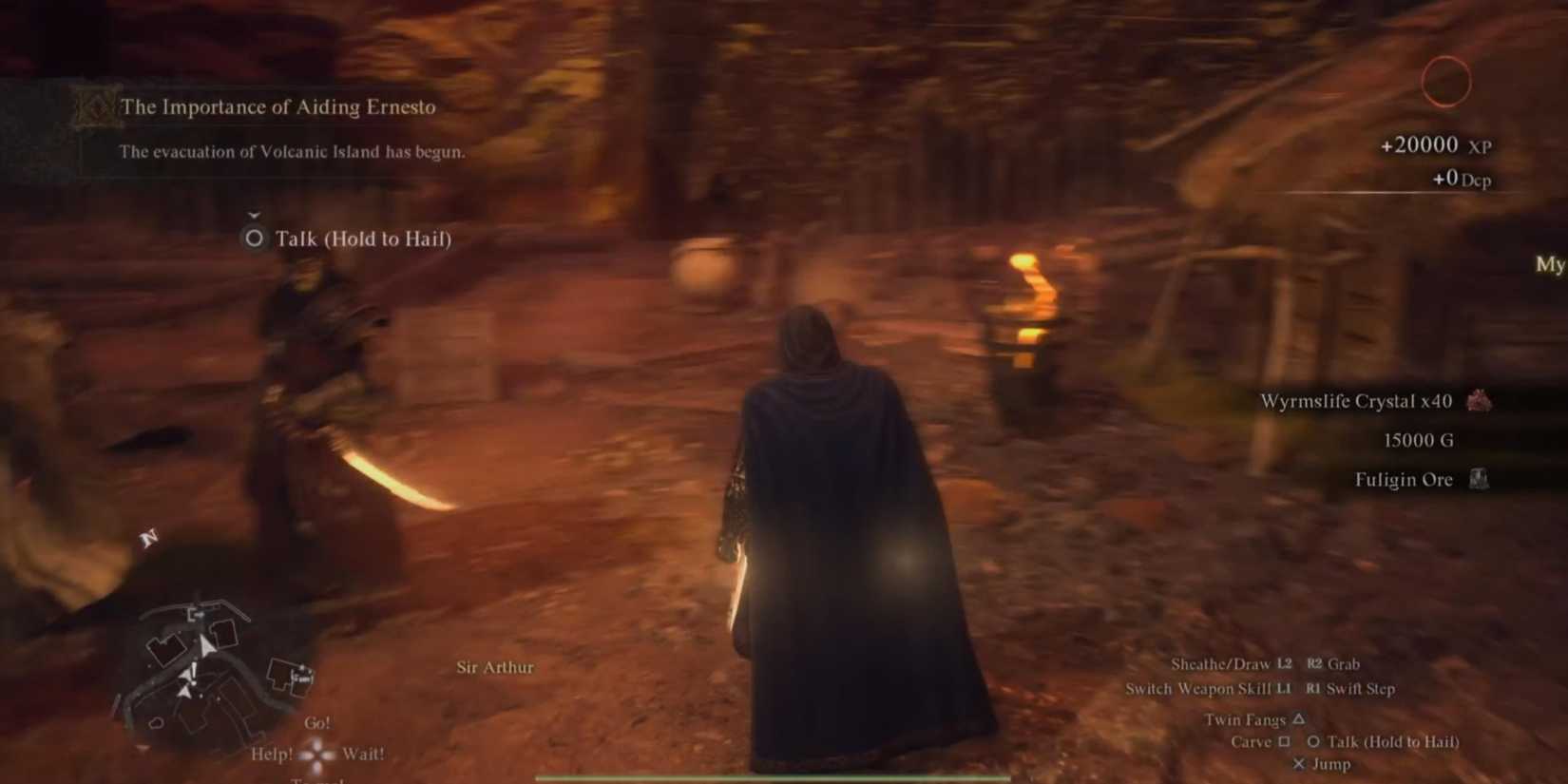
Task: Open the Importance of Aiding Ernesto quest banner
Action: point(276,106)
